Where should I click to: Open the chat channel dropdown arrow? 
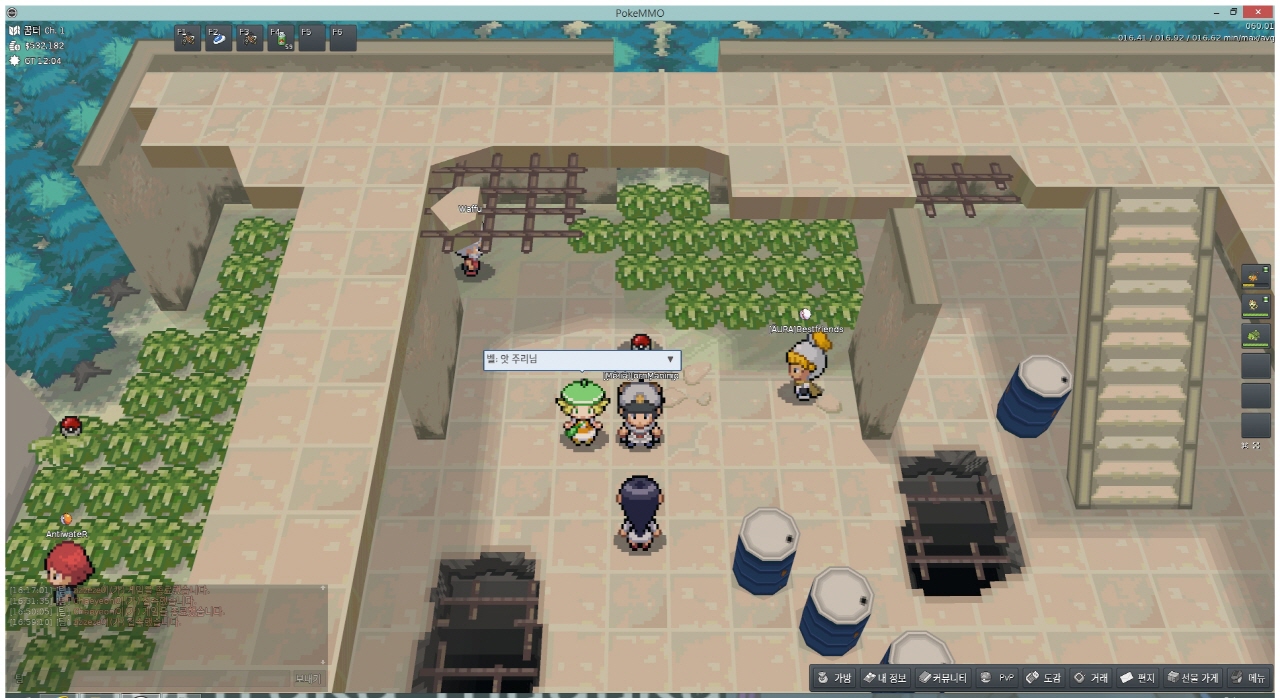[670, 359]
